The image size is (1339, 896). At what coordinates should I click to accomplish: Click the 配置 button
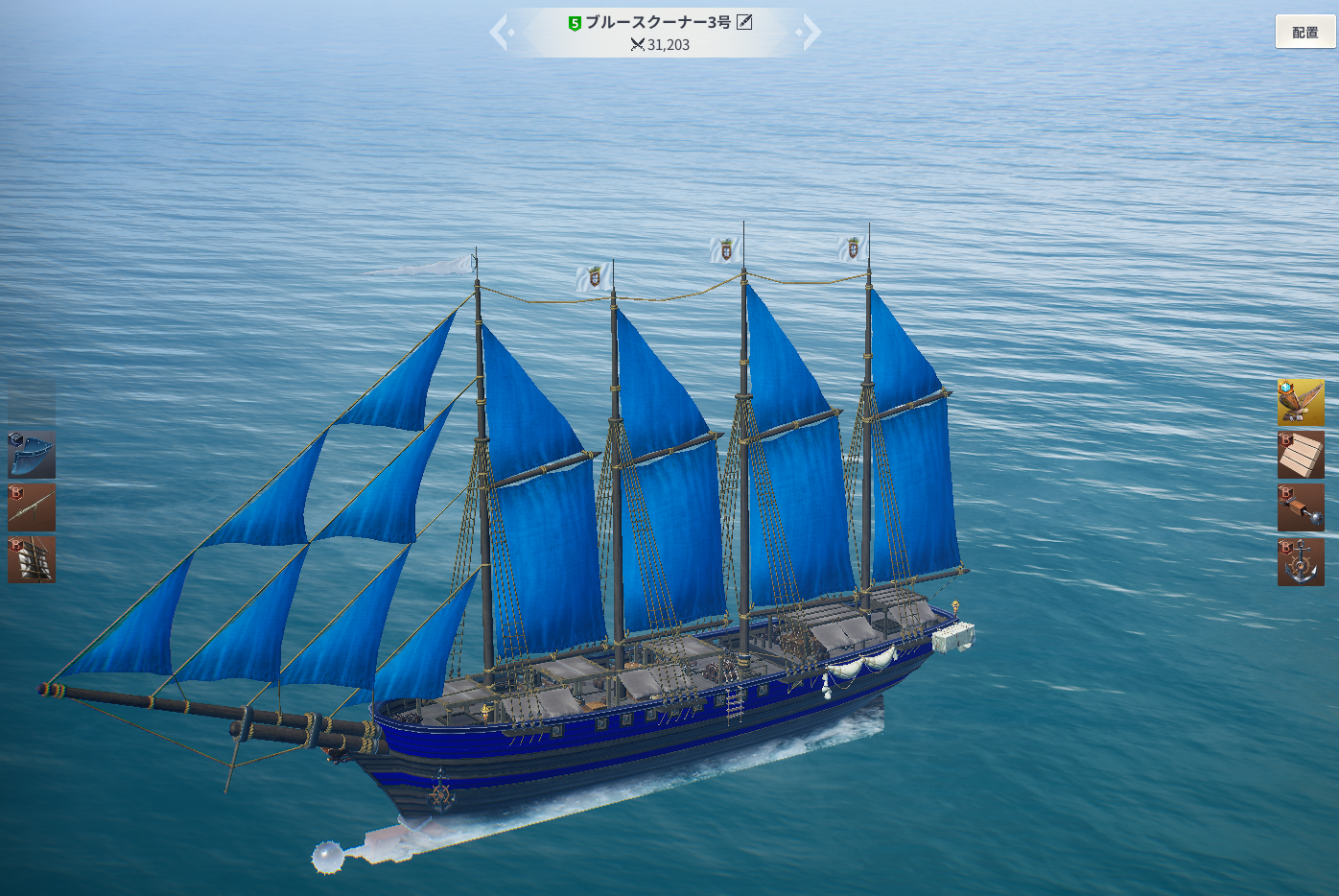[x=1304, y=33]
